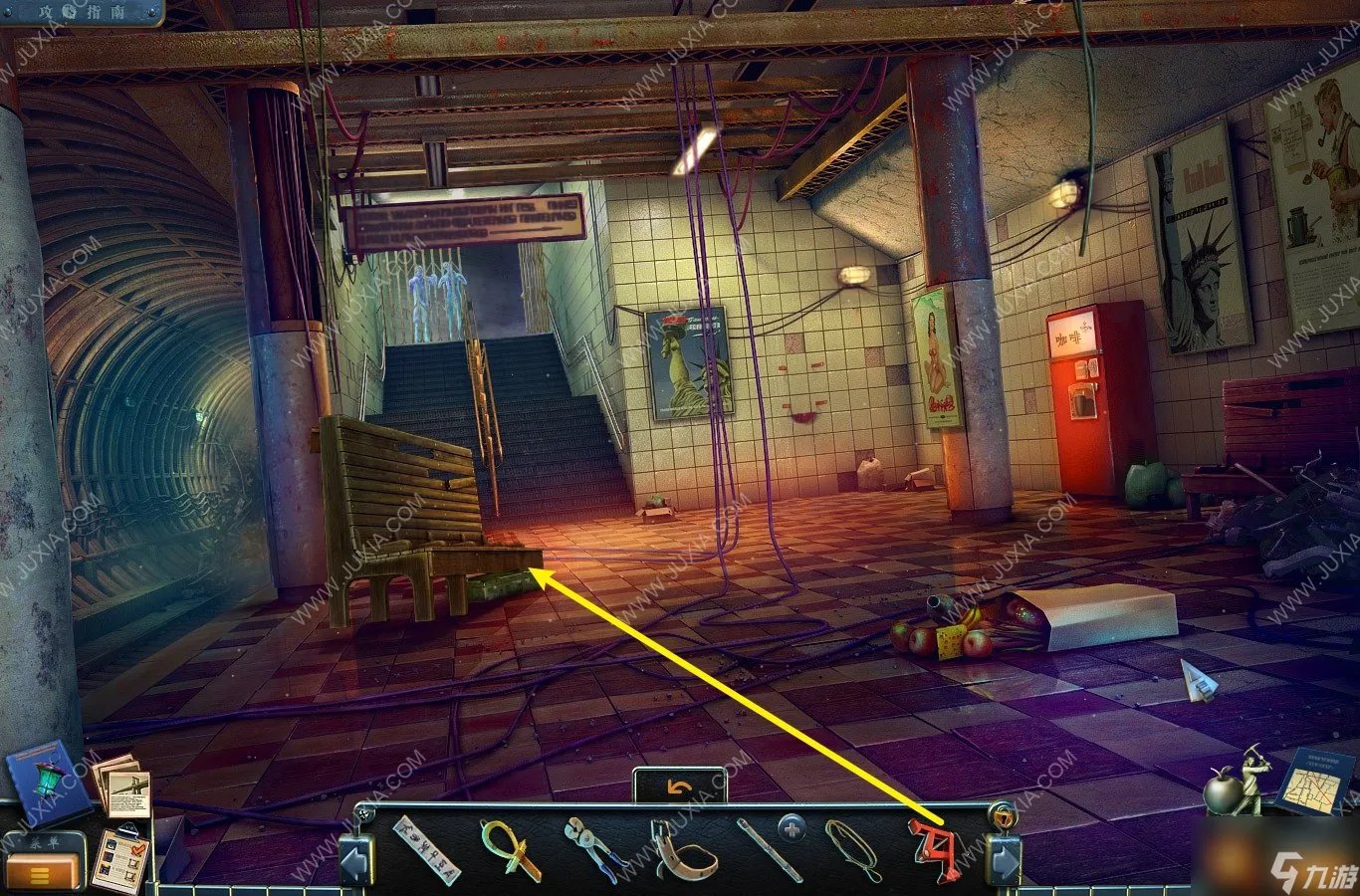Viewport: 1360px width, 896px height.
Task: Pick the golden ankh from inventory
Action: [511, 851]
